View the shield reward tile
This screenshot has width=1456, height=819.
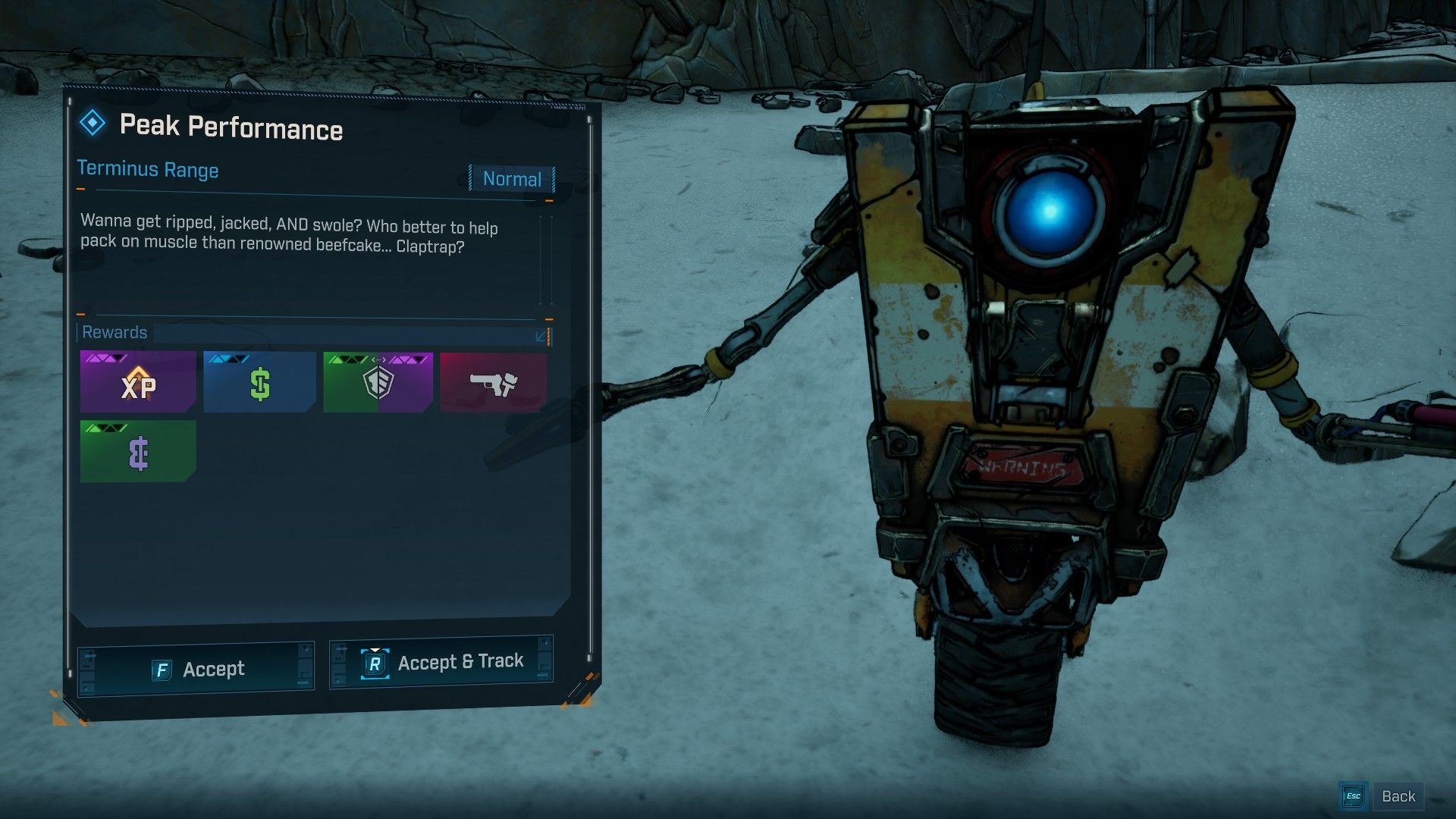click(378, 383)
